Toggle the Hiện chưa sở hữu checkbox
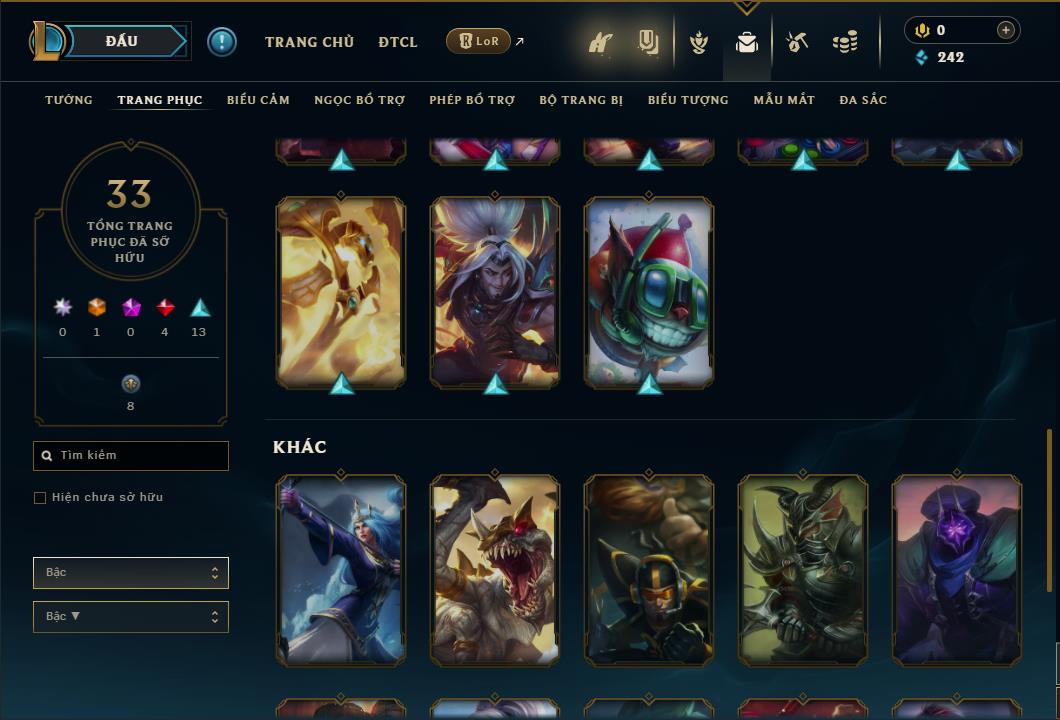Viewport: 1060px width, 720px height. point(40,498)
